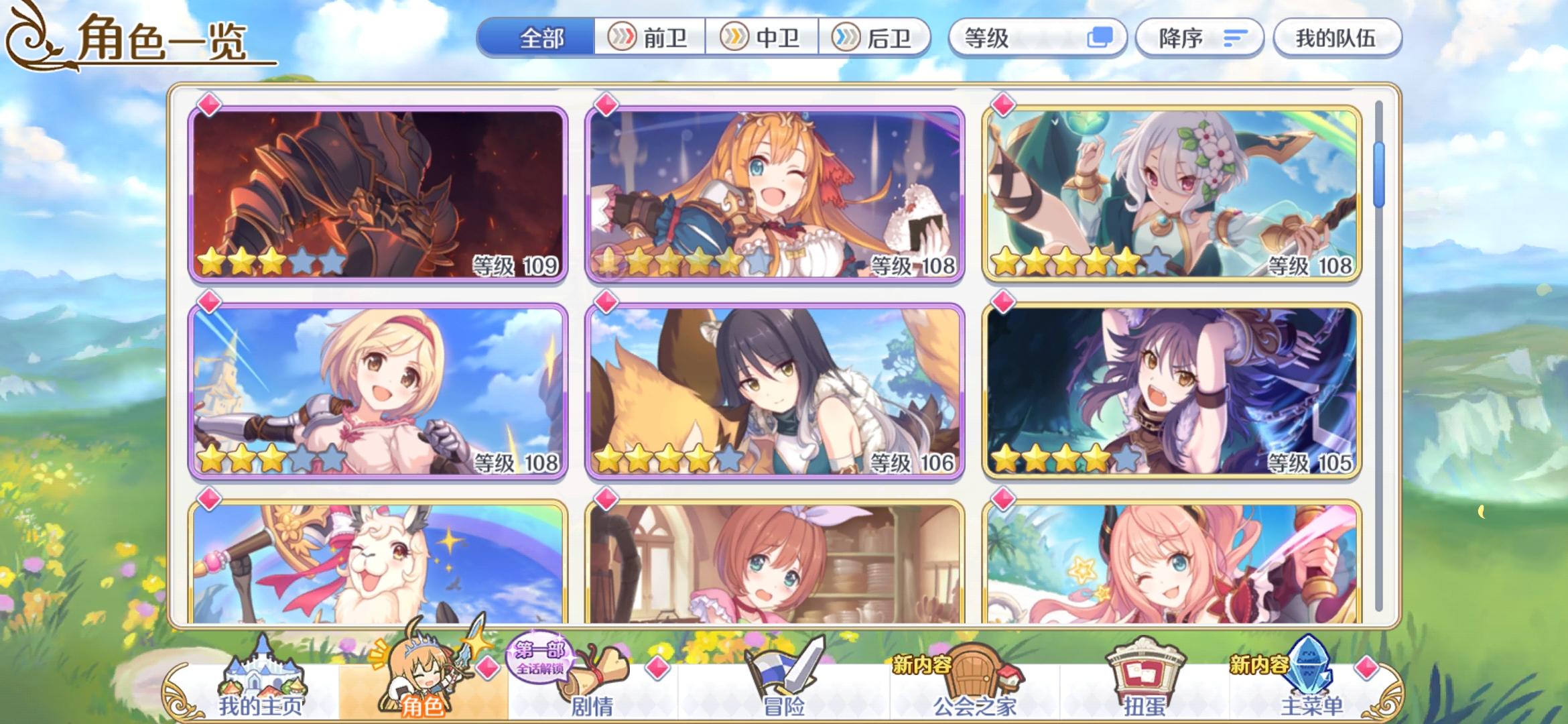Viewport: 1568px width, 724px height.
Task: Toggle the 降序 descending sort button
Action: [1199, 38]
